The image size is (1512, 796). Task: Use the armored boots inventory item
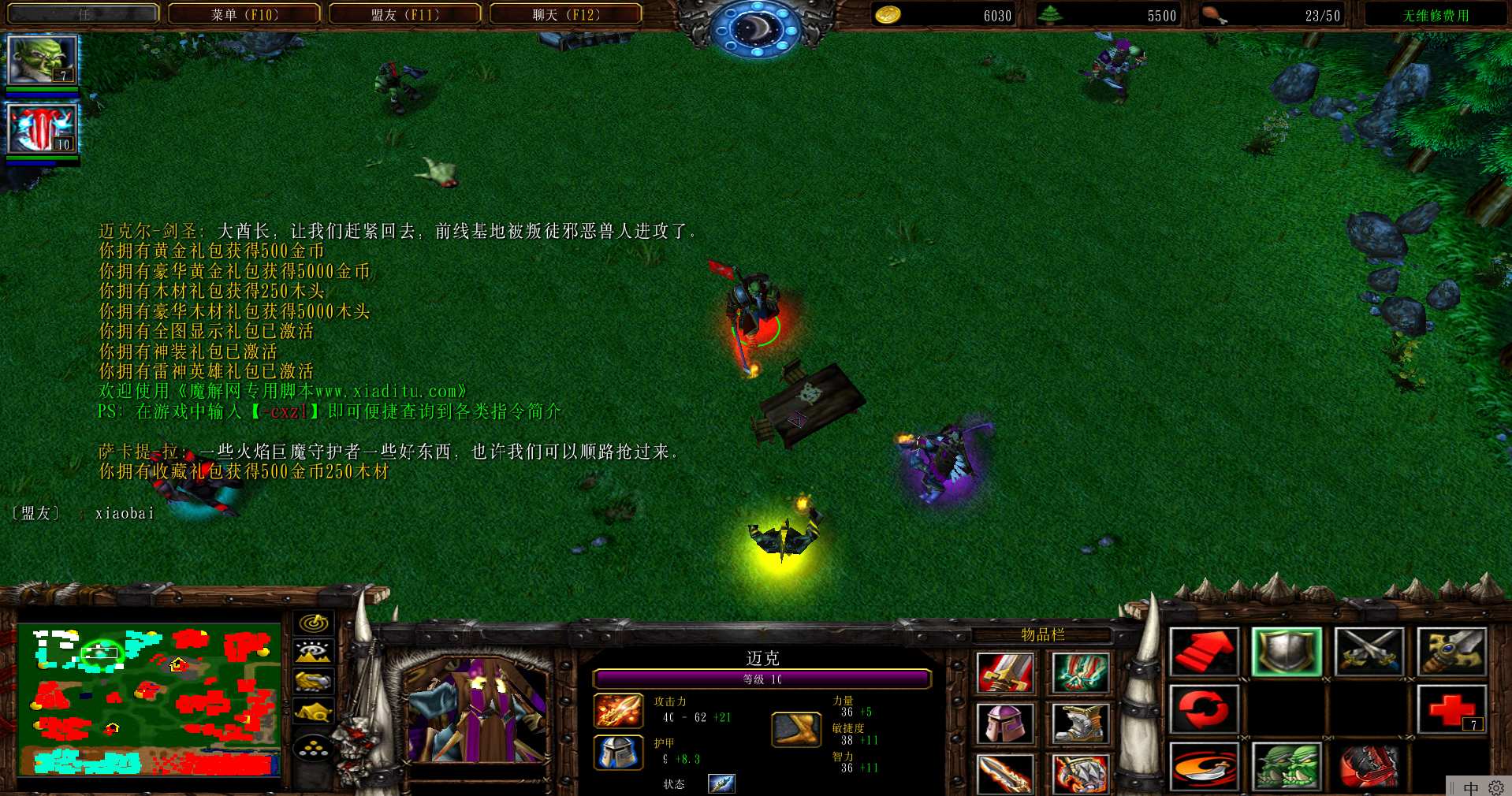click(x=1080, y=723)
